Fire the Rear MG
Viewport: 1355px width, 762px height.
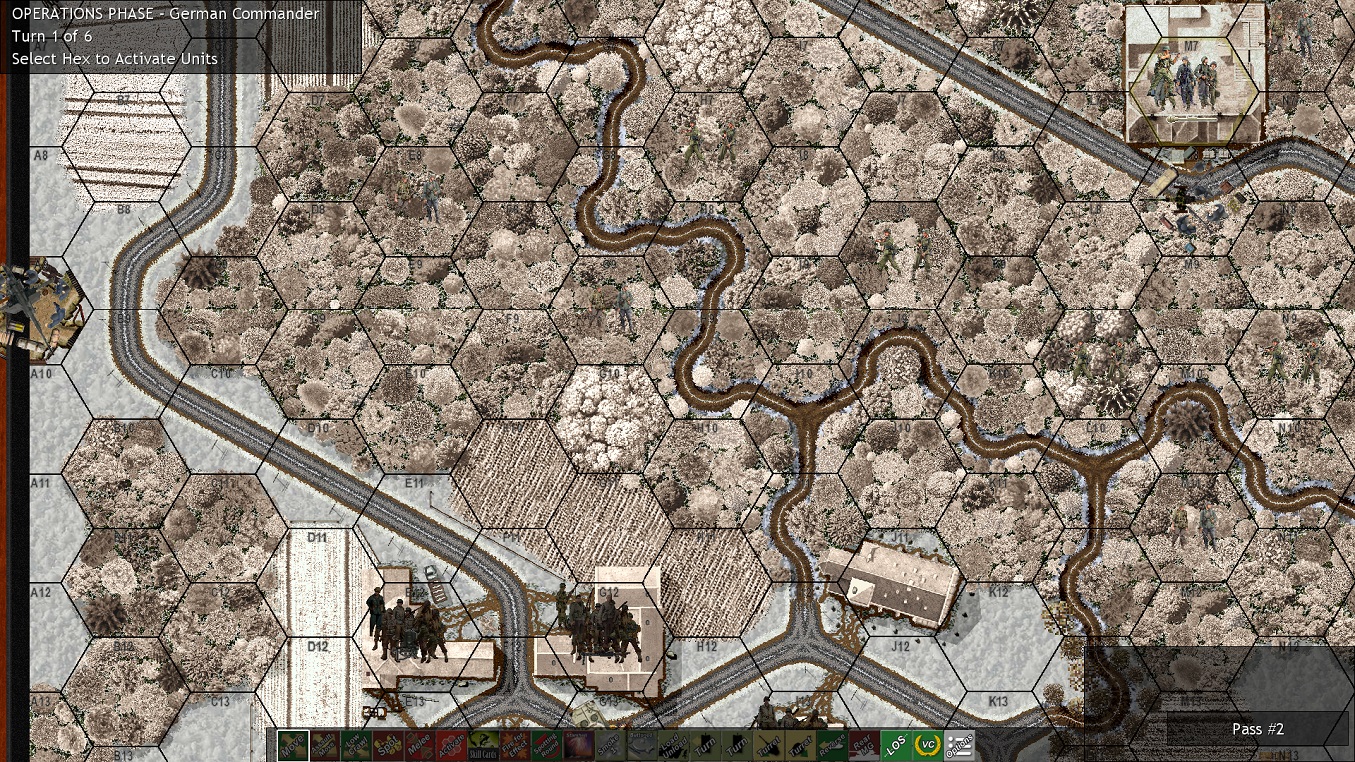(x=863, y=748)
